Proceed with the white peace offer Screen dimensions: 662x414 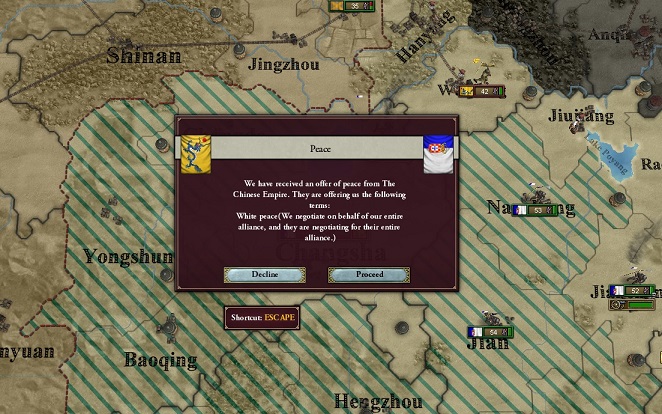pyautogui.click(x=369, y=274)
